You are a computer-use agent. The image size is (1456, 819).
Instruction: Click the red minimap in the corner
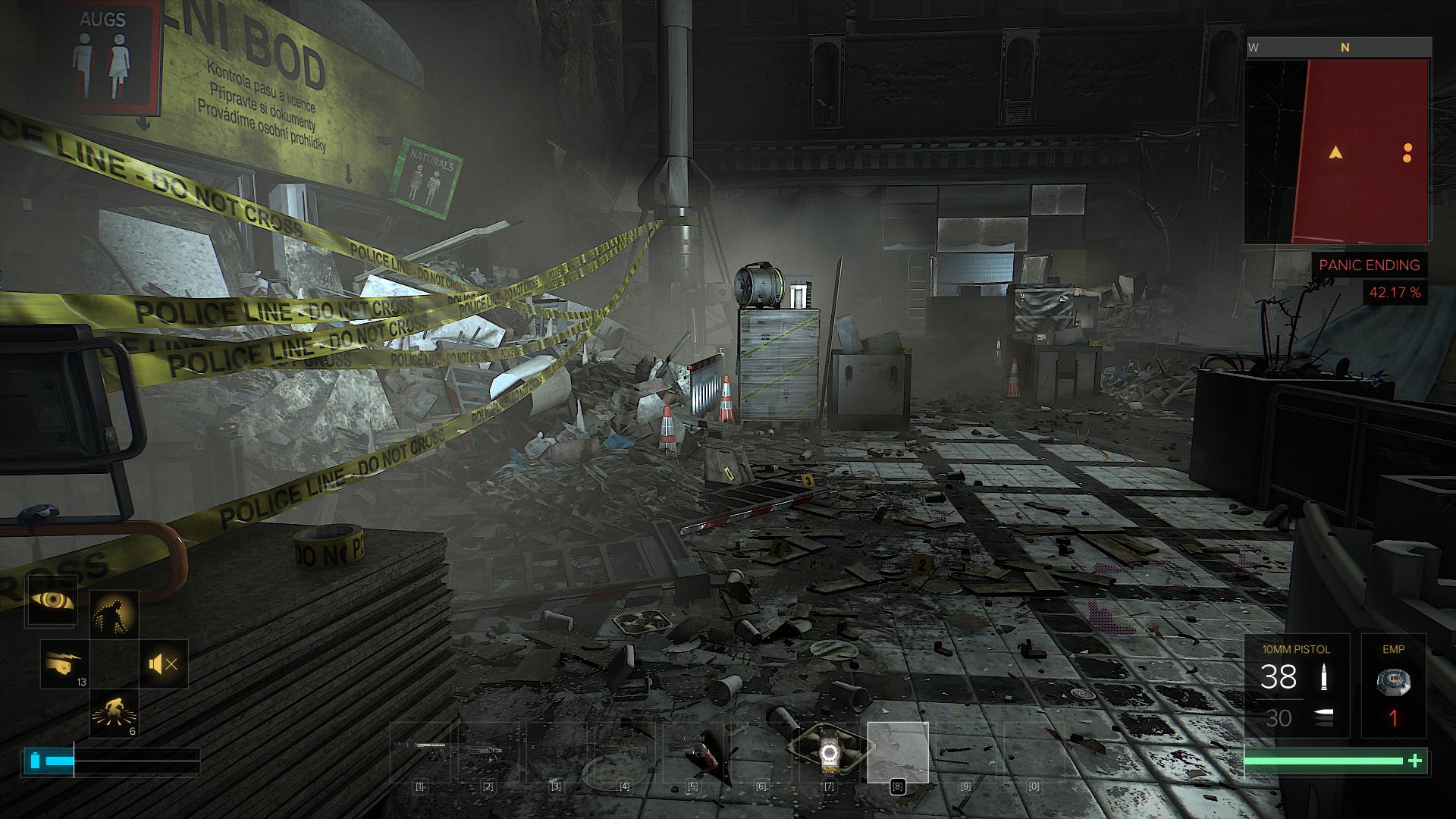click(x=1338, y=152)
